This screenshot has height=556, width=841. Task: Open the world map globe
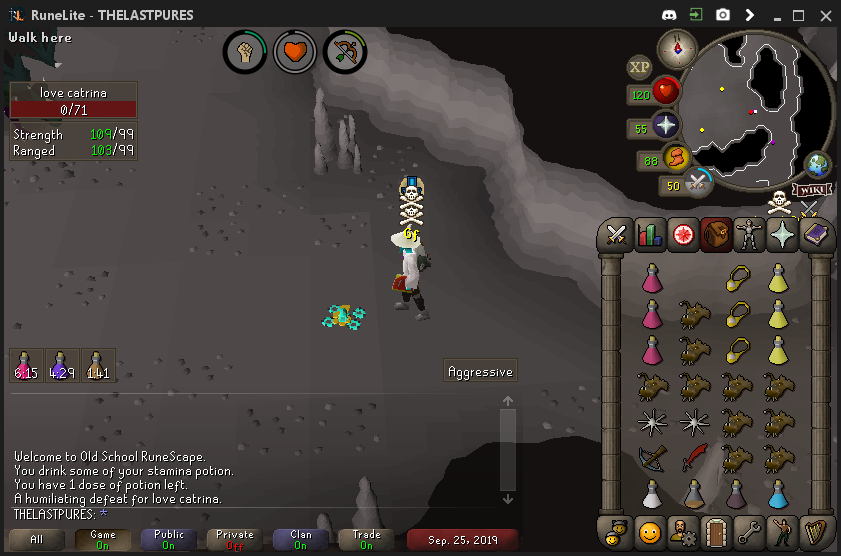[x=818, y=164]
